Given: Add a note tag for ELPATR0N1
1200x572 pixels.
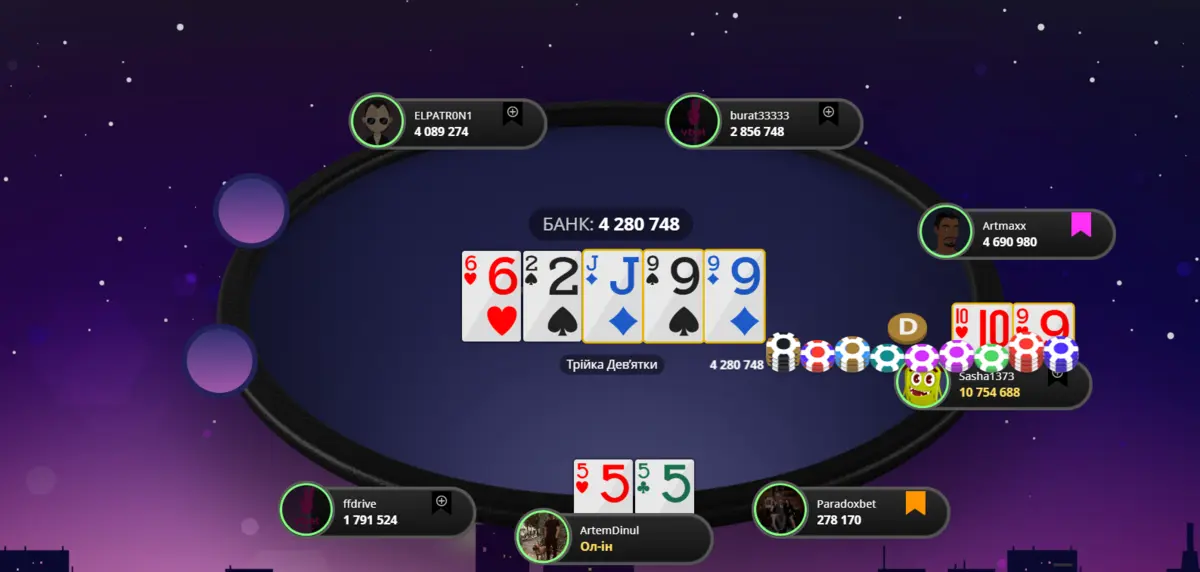Looking at the screenshot, I should [x=512, y=114].
